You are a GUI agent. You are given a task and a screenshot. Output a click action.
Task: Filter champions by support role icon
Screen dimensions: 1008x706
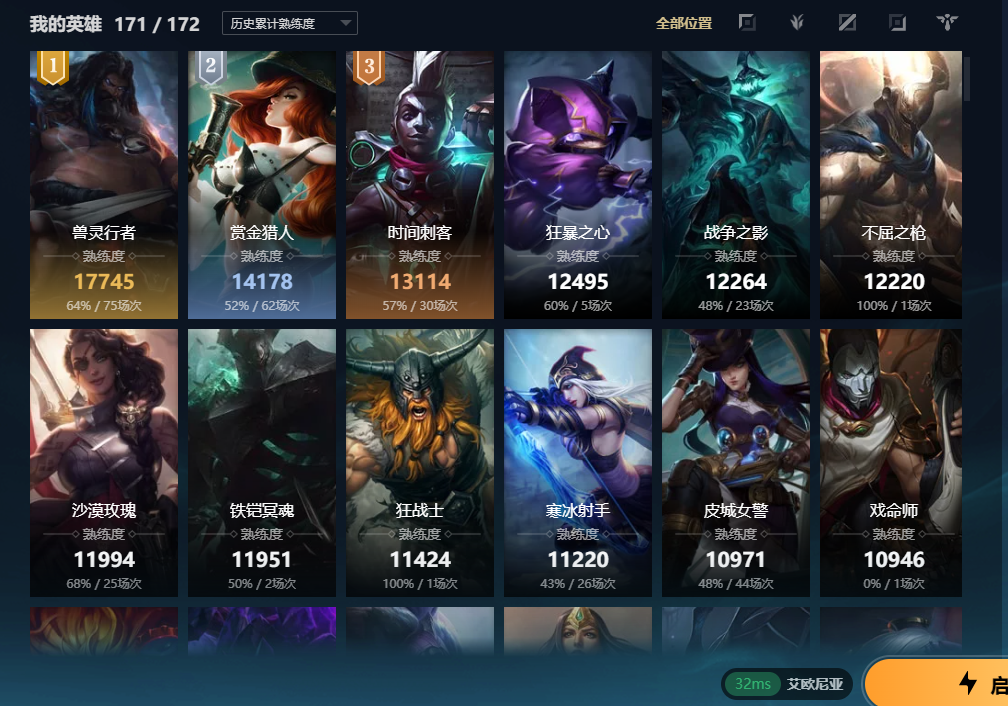[947, 23]
